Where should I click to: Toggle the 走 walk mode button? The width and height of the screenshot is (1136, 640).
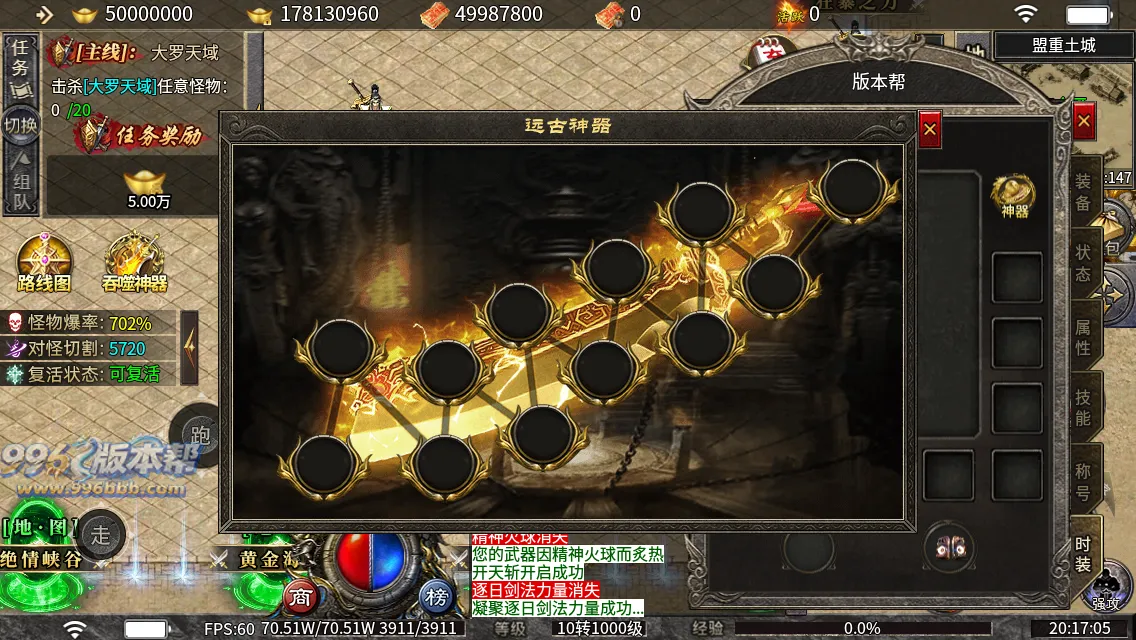[101, 534]
